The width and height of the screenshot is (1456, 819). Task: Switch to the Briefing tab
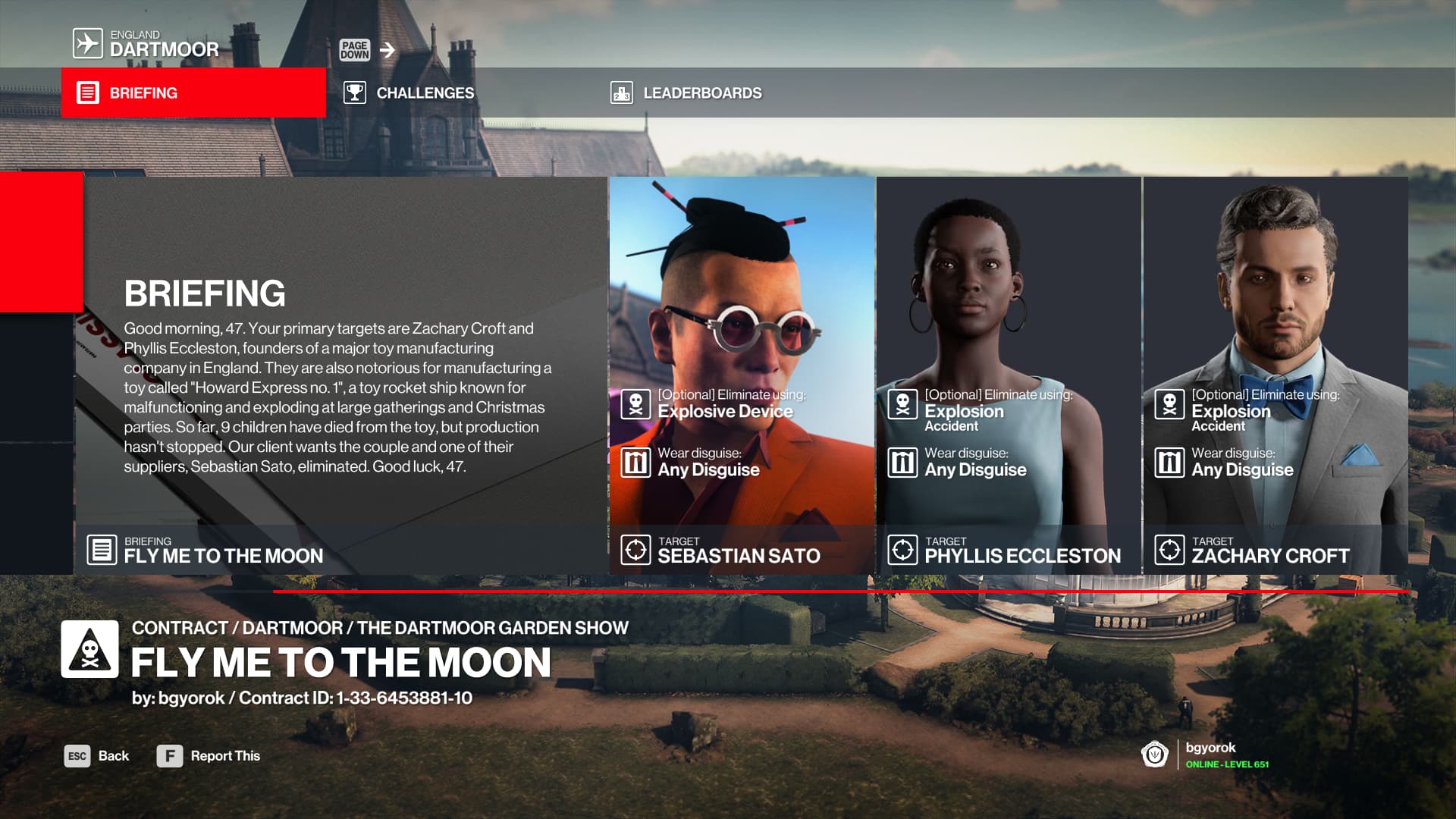pyautogui.click(x=193, y=93)
